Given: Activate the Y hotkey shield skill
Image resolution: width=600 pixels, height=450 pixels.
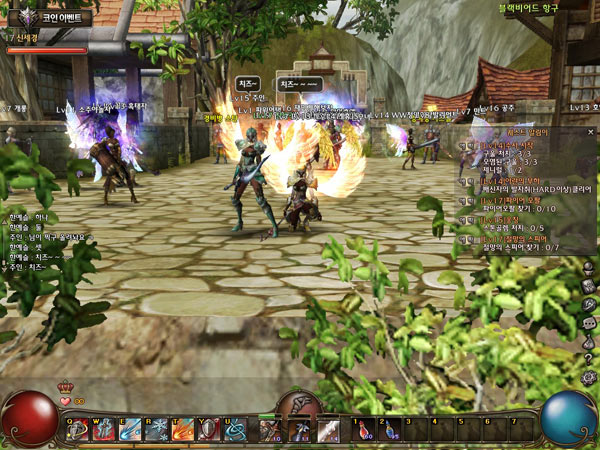Looking at the screenshot, I should pos(208,429).
